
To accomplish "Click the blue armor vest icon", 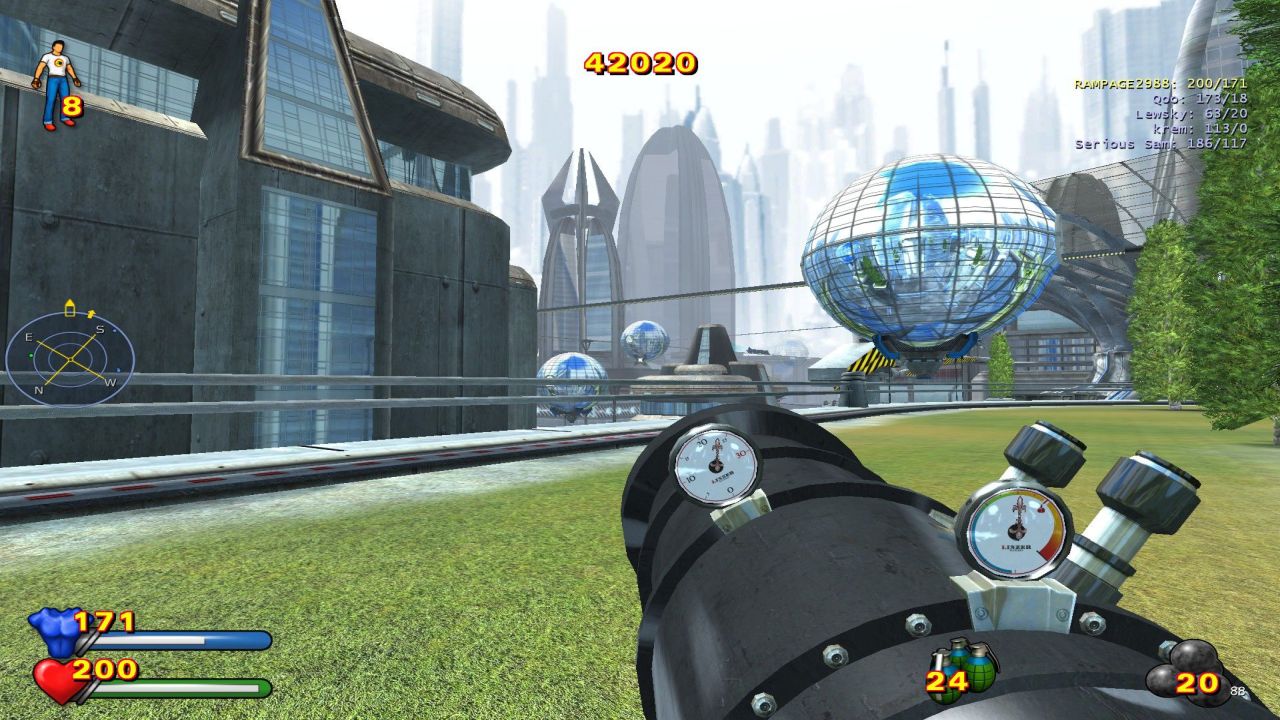I will click(x=53, y=630).
